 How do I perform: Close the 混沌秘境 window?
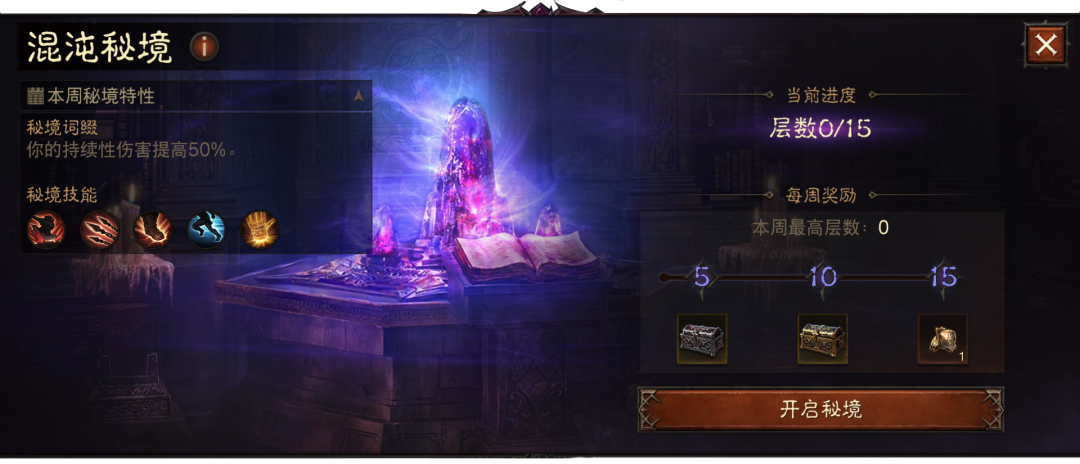pyautogui.click(x=1046, y=45)
